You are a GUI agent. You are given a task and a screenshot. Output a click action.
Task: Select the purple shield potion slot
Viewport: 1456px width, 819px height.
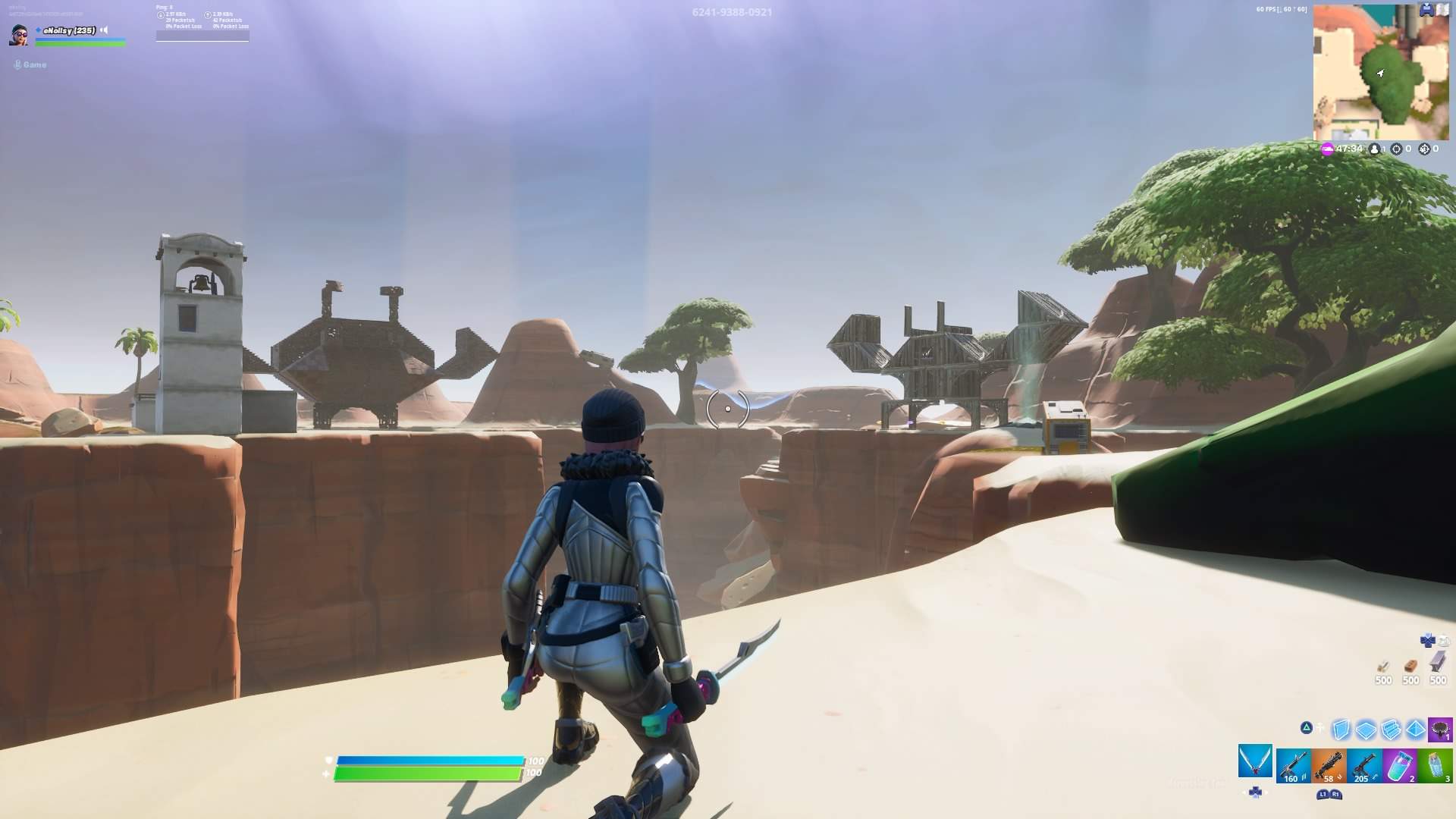coord(1400,766)
